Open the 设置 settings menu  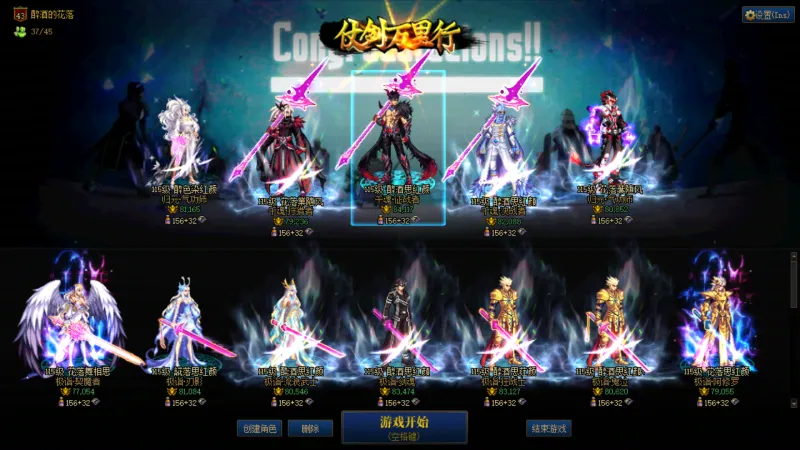(768, 15)
